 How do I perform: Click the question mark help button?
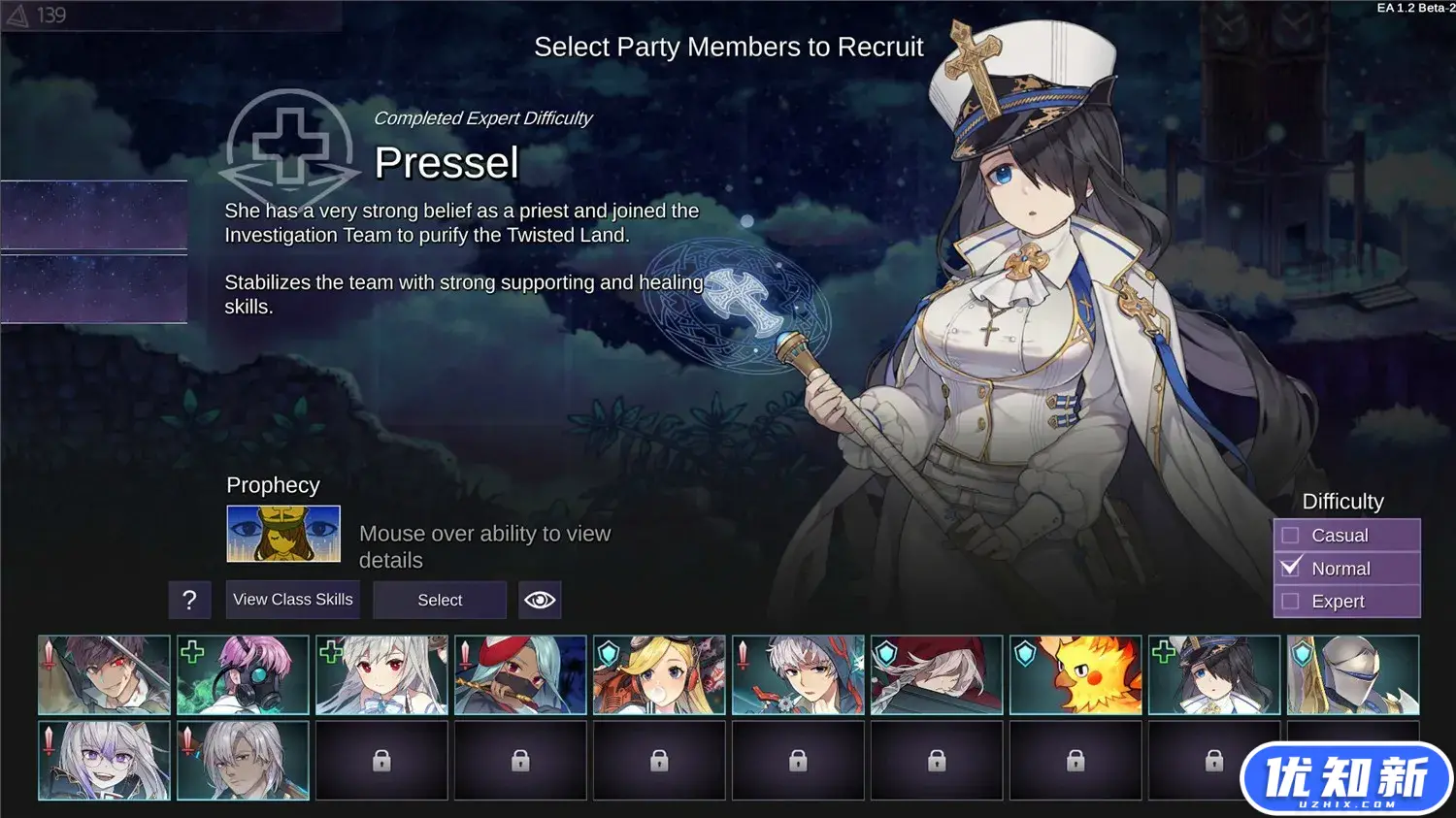[x=189, y=601]
